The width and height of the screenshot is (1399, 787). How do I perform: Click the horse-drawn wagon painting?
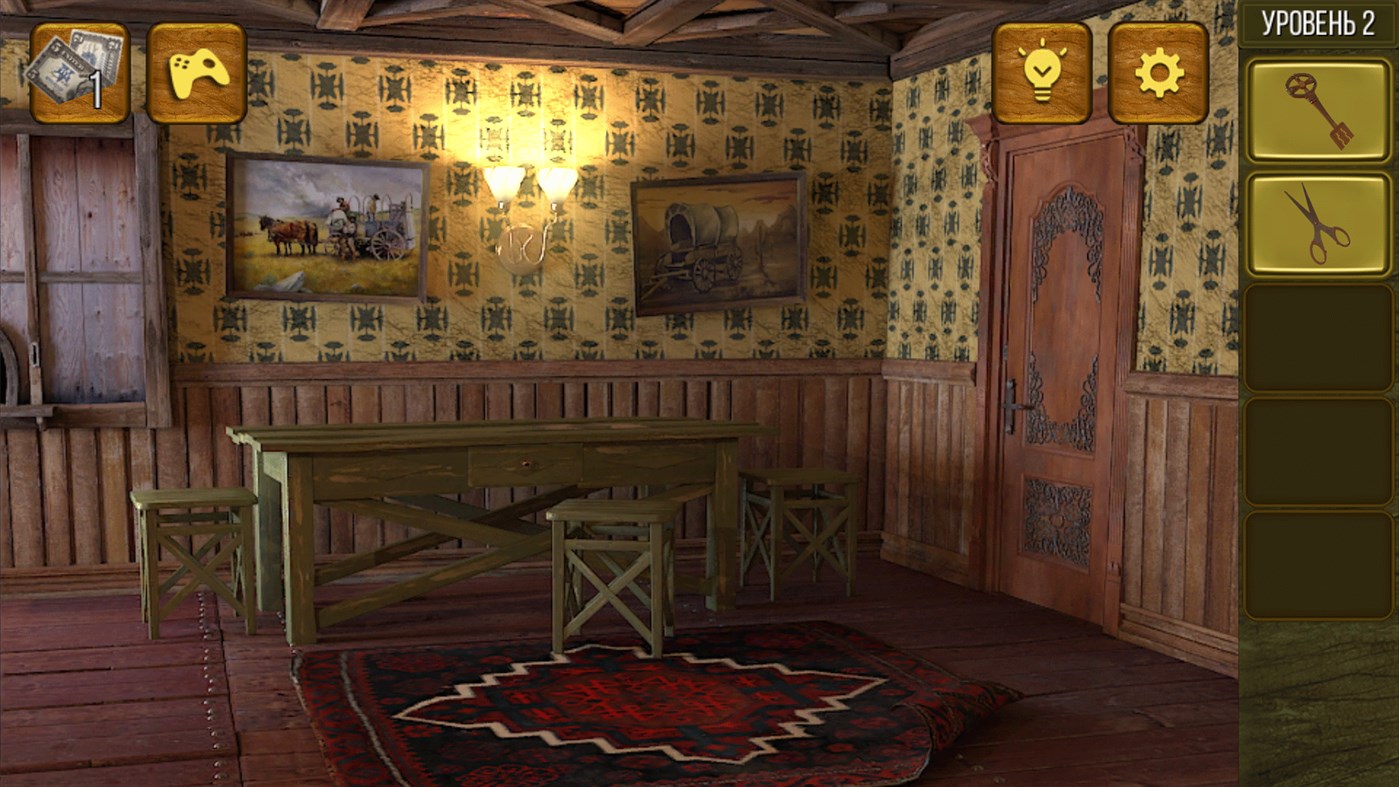tap(327, 228)
